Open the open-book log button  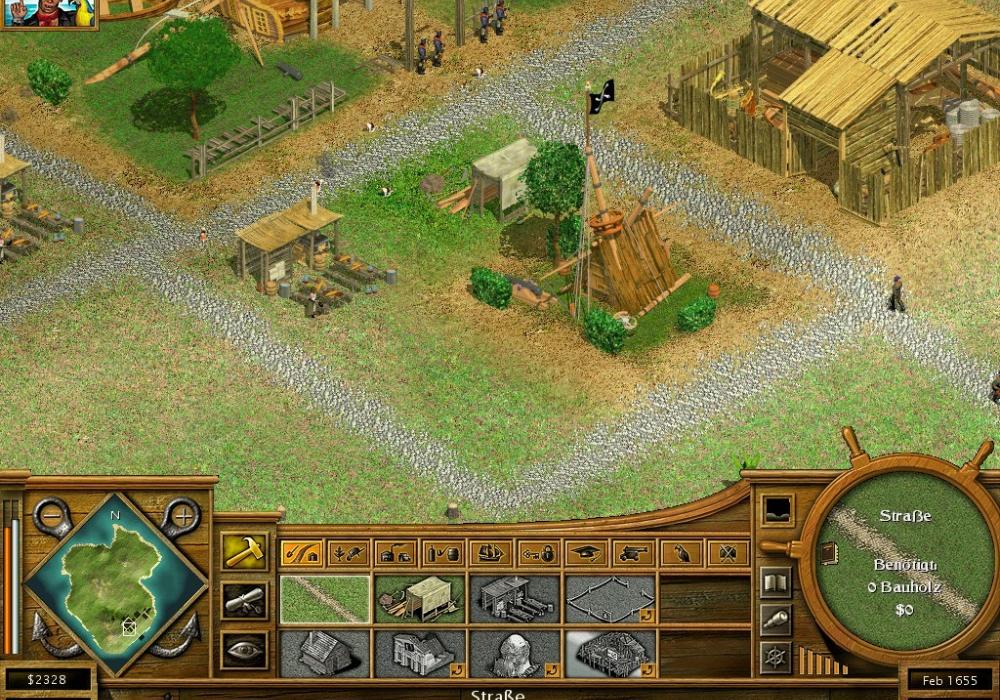[x=775, y=582]
